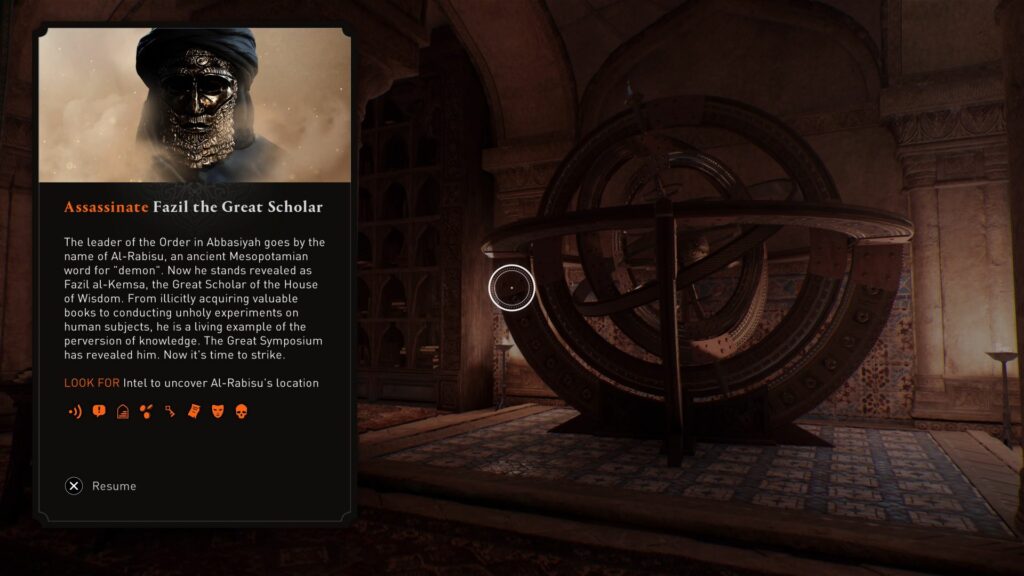
Task: Select the arched doorway objective icon
Action: [x=122, y=411]
